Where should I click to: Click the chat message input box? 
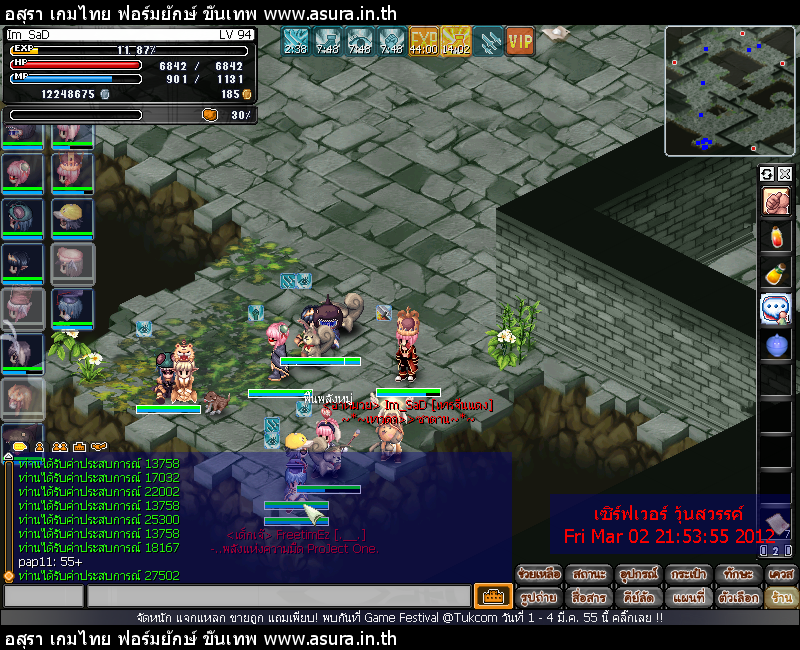pos(278,597)
